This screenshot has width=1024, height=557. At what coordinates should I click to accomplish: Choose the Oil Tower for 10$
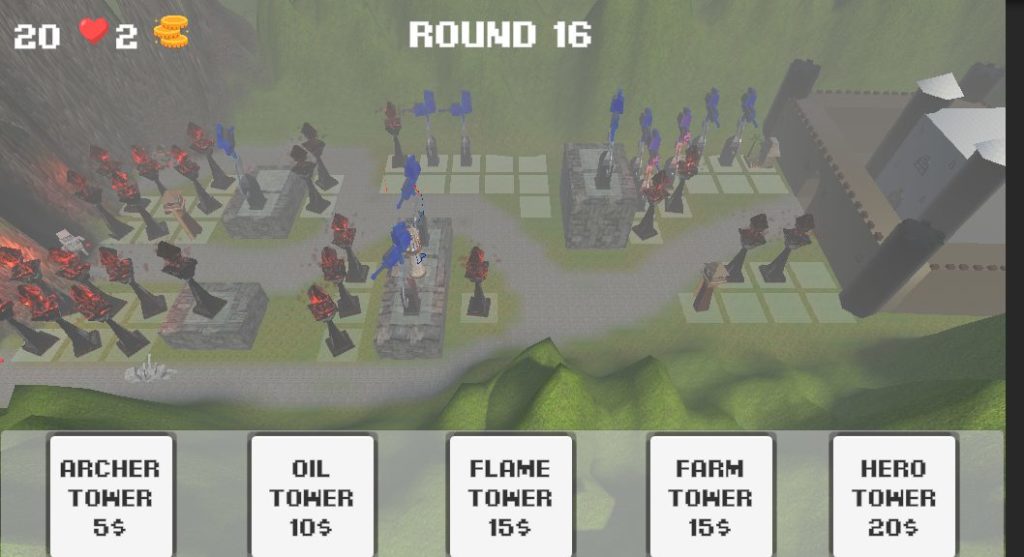[310, 496]
